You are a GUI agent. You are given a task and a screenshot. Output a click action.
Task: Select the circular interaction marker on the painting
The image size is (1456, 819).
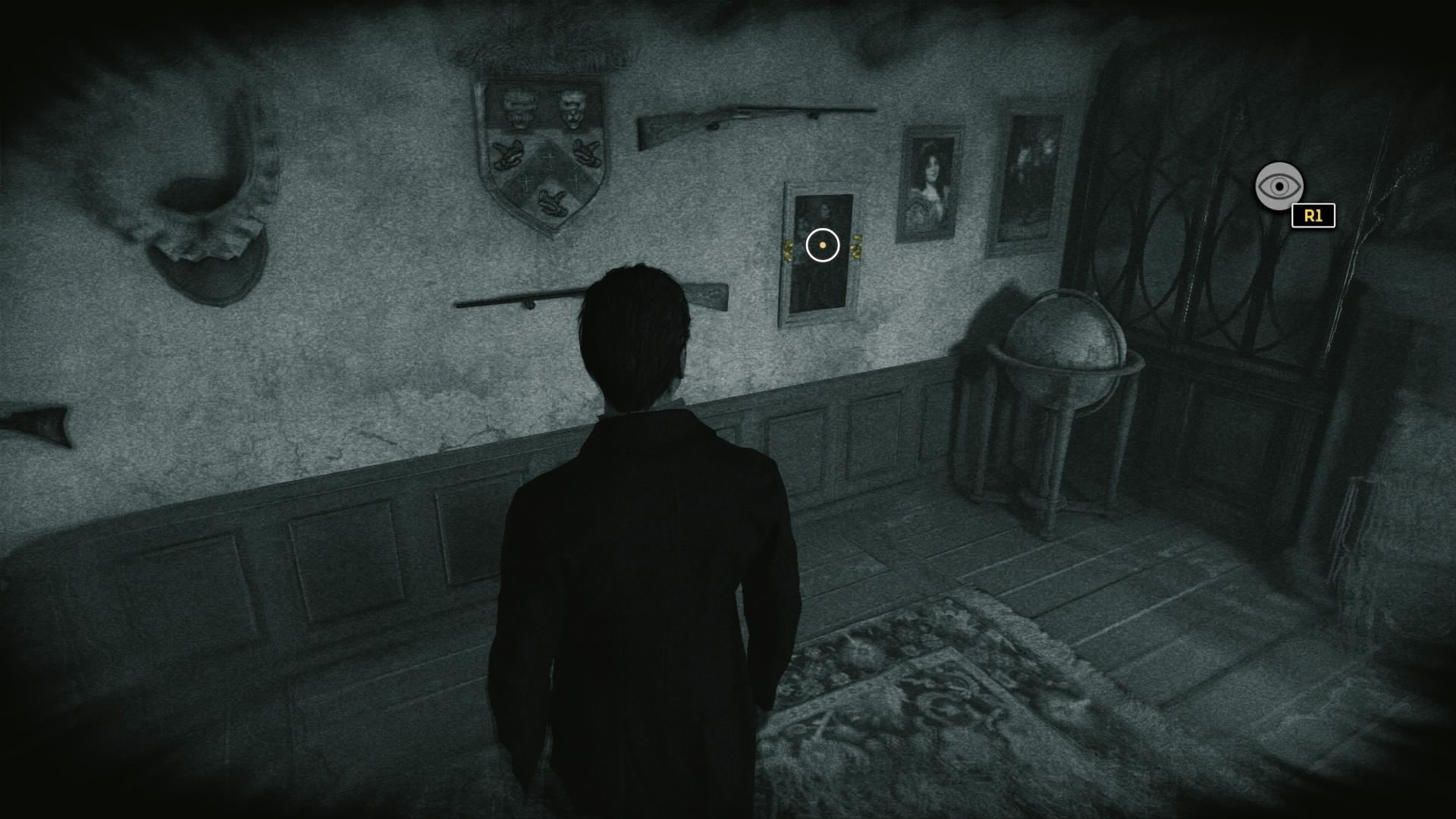pos(822,246)
